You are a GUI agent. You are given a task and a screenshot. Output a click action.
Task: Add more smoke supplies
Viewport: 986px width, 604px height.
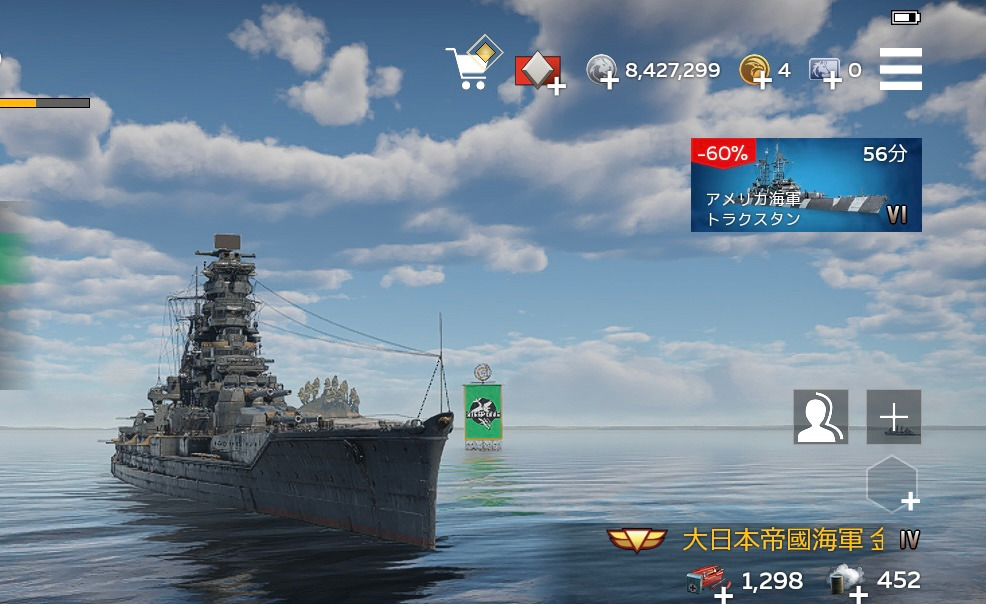coord(847,582)
